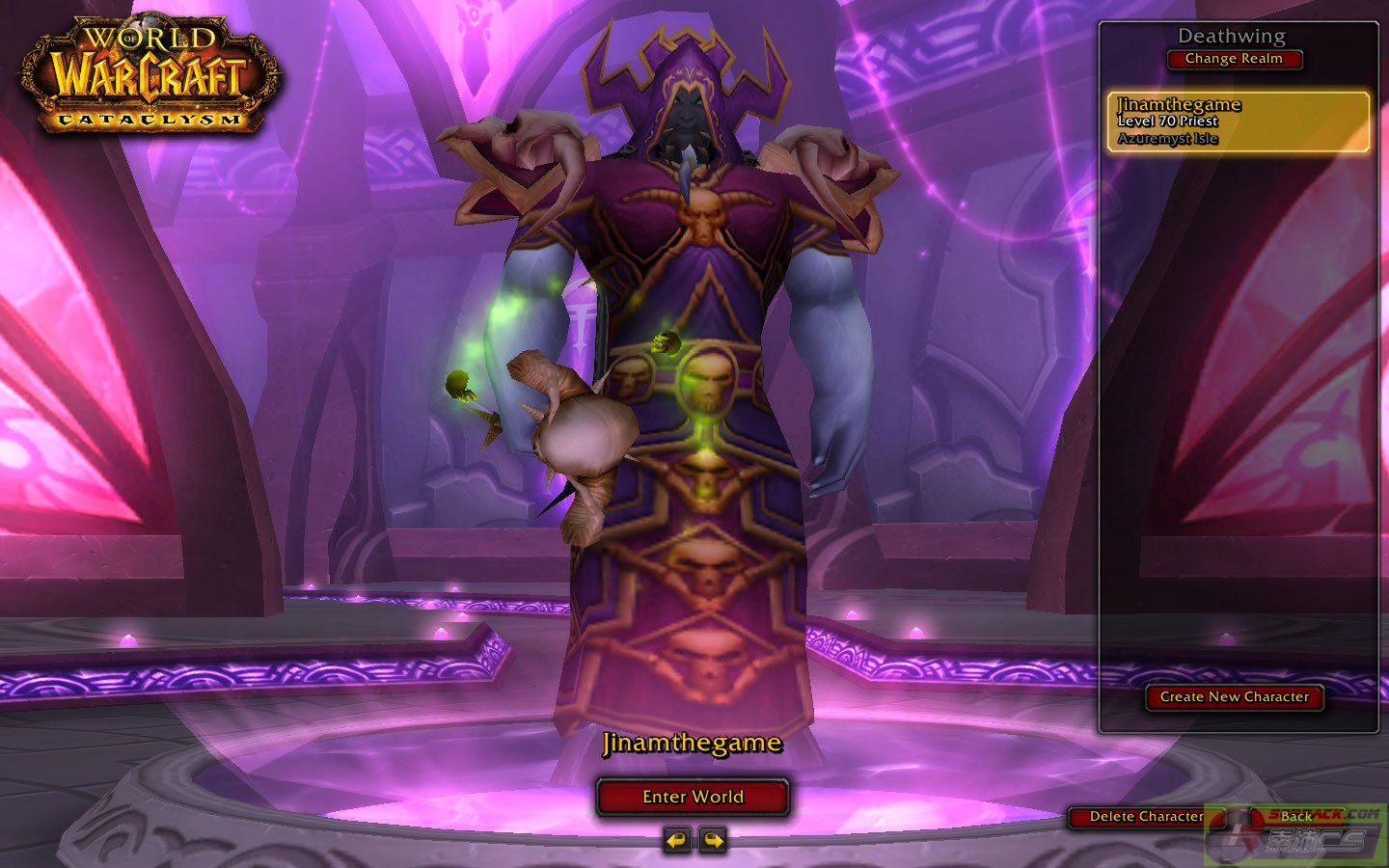Open the Change Realm screen
This screenshot has height=868, width=1389.
coord(1234,59)
